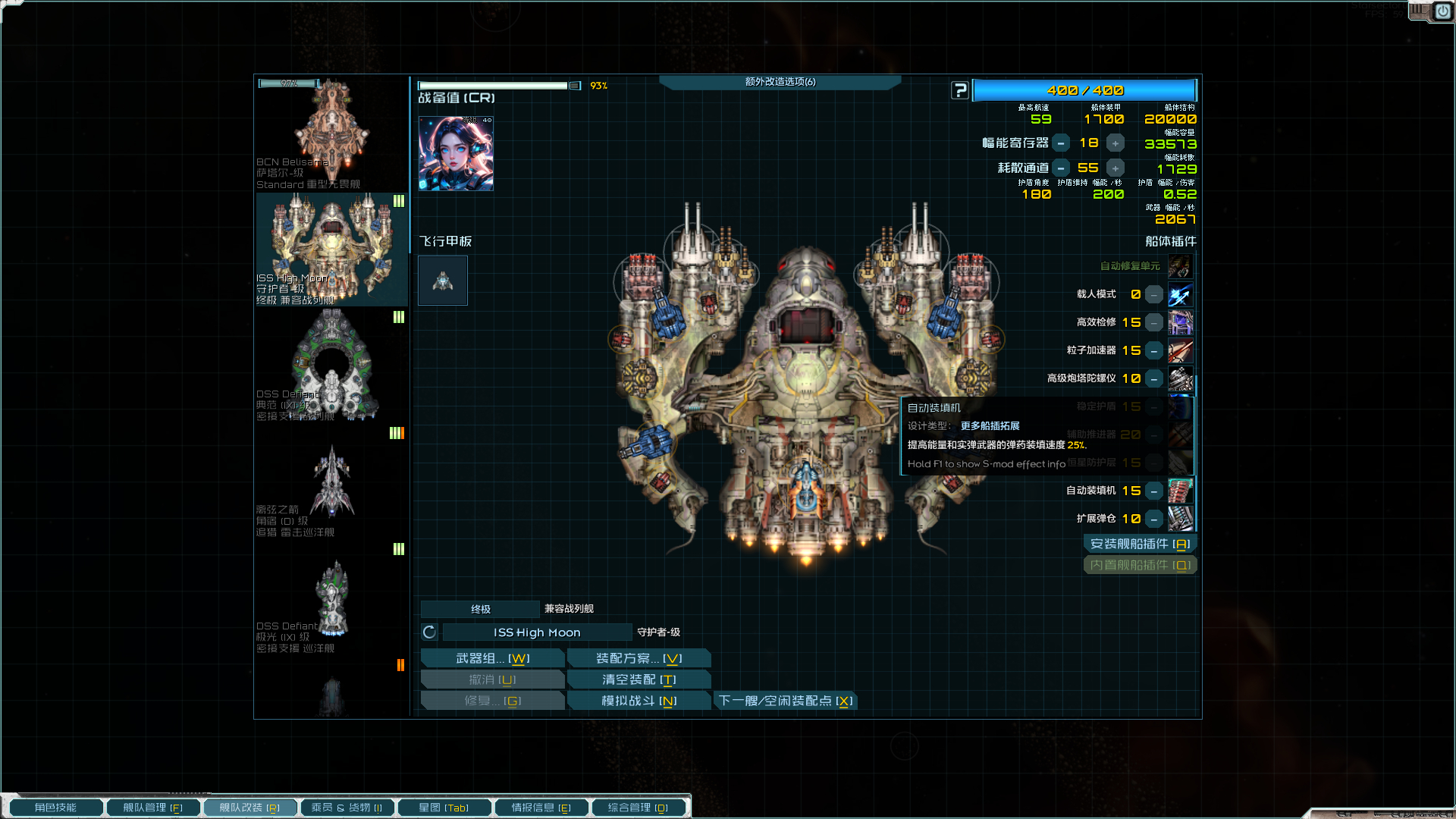This screenshot has width=1456, height=819.
Task: Decrease 幅能寄存器 capacitors with minus
Action: click(1061, 143)
